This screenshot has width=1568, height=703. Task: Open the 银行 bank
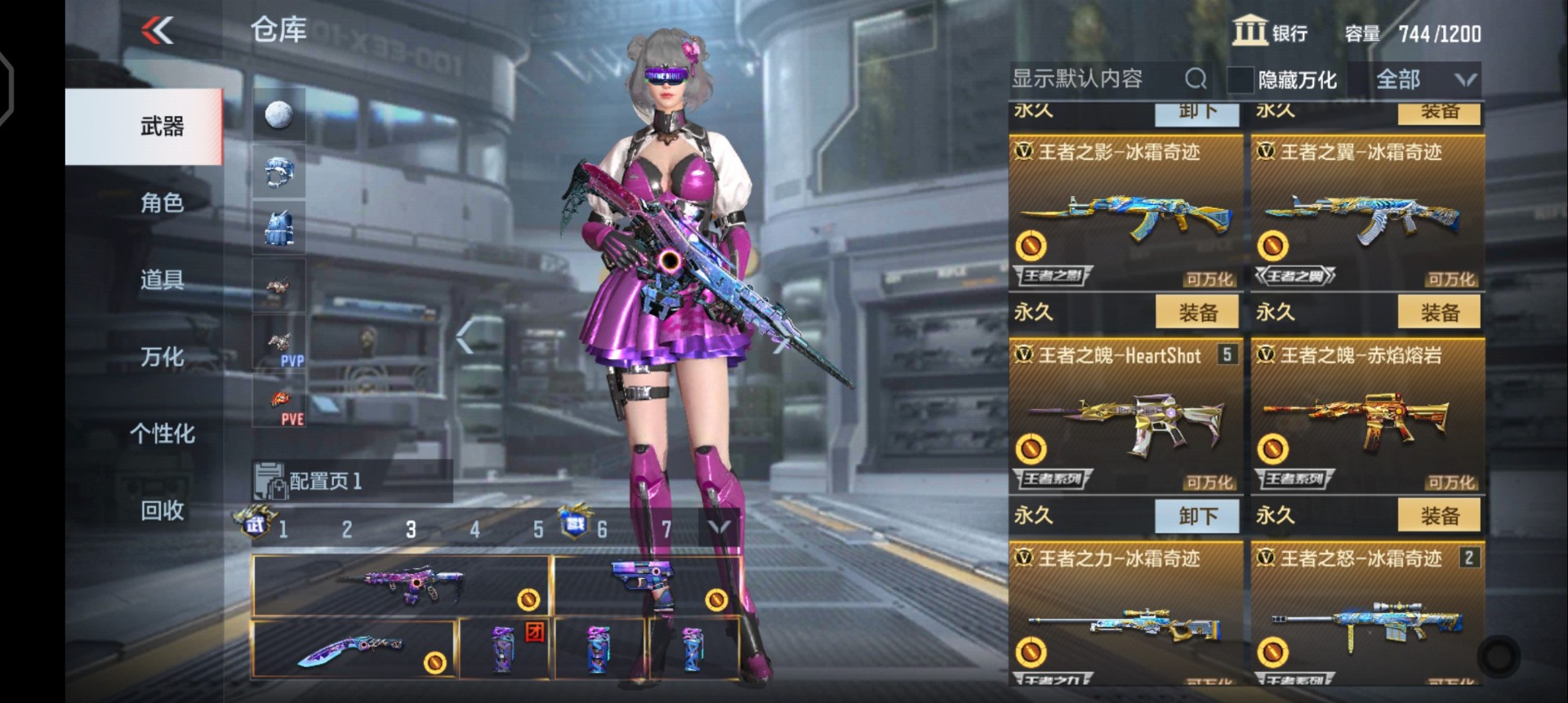pos(1270,33)
